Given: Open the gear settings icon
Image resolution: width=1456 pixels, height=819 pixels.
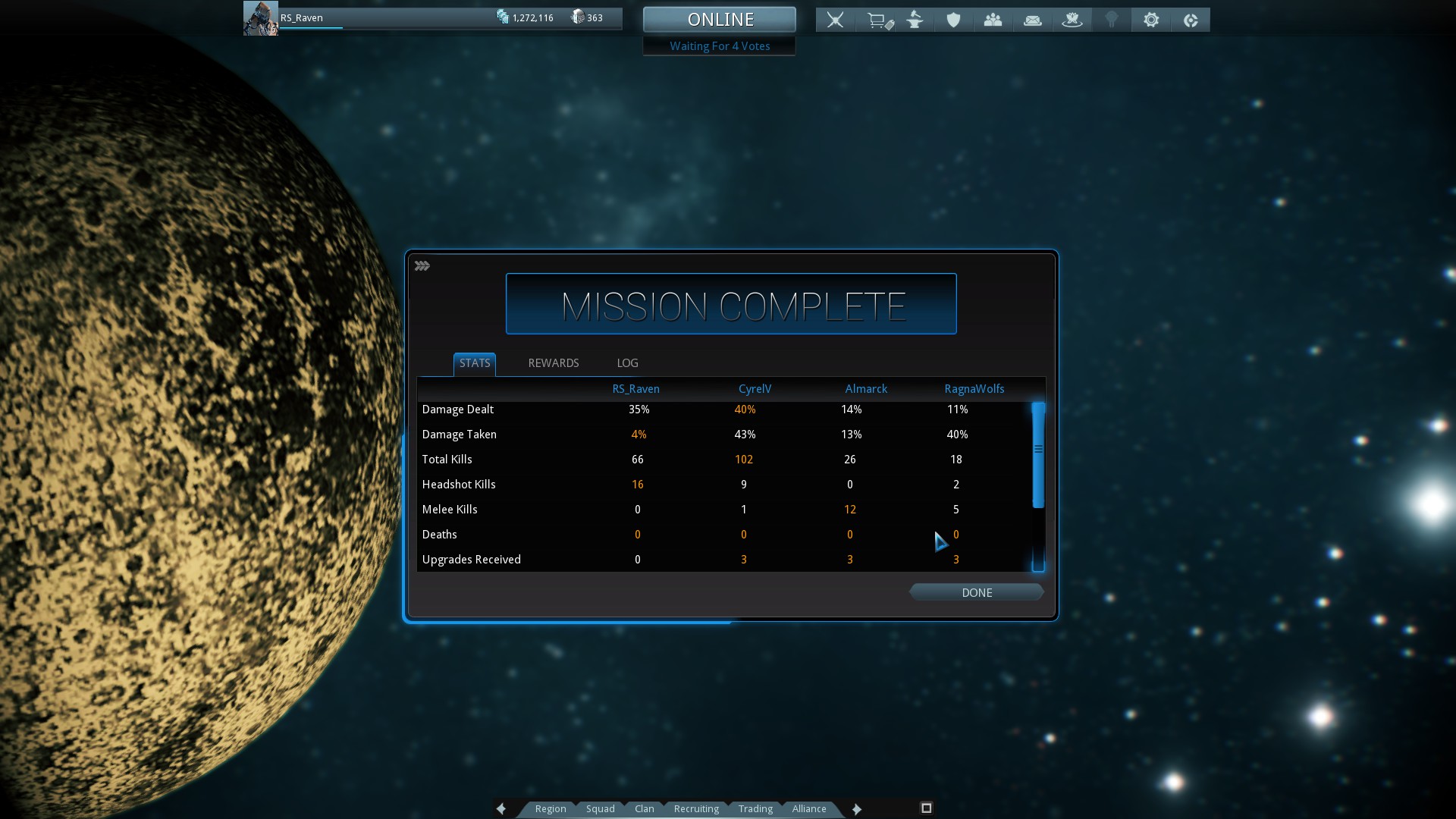Looking at the screenshot, I should (1150, 20).
